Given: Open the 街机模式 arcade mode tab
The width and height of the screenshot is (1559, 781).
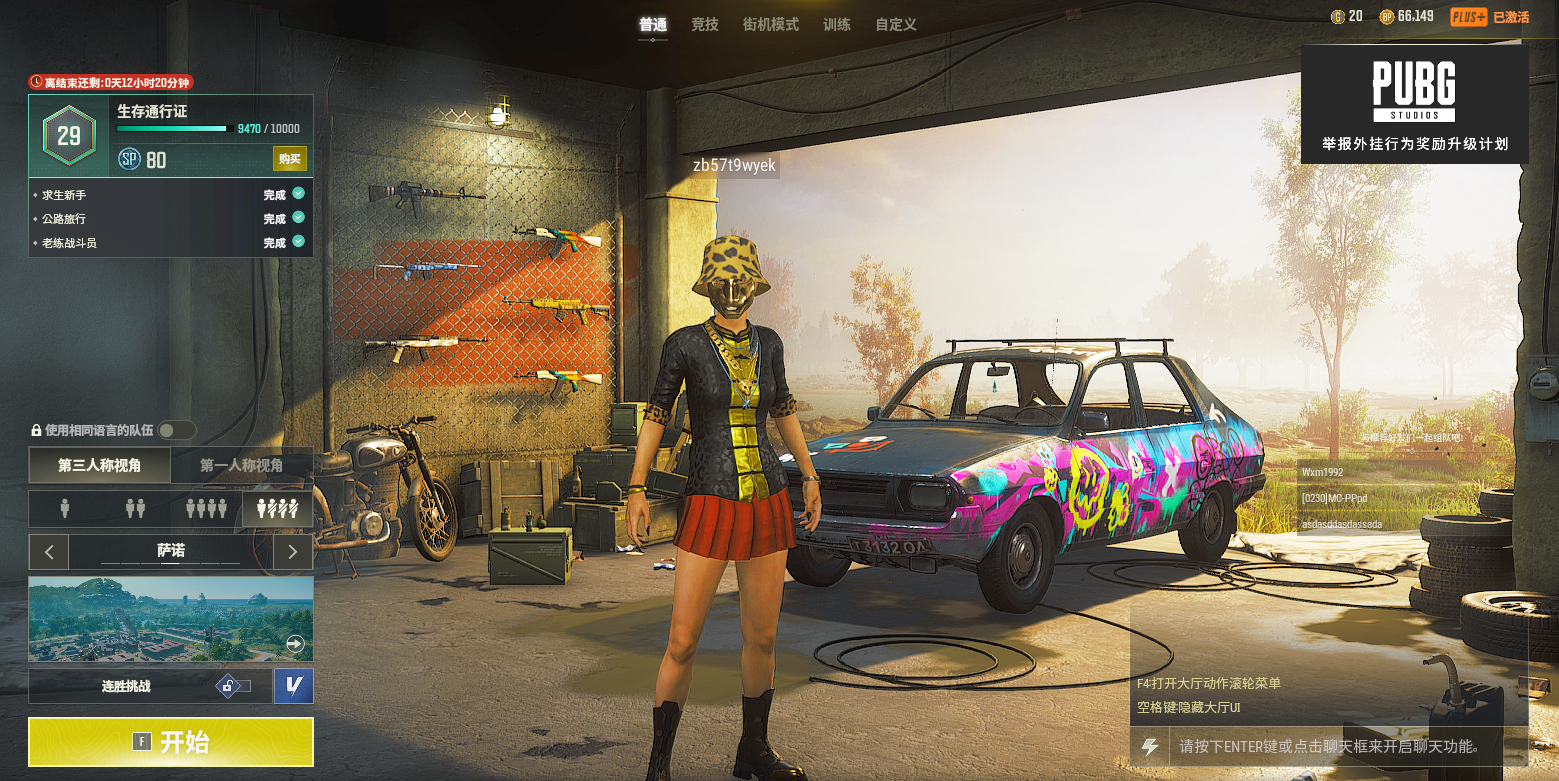Looking at the screenshot, I should tap(771, 24).
